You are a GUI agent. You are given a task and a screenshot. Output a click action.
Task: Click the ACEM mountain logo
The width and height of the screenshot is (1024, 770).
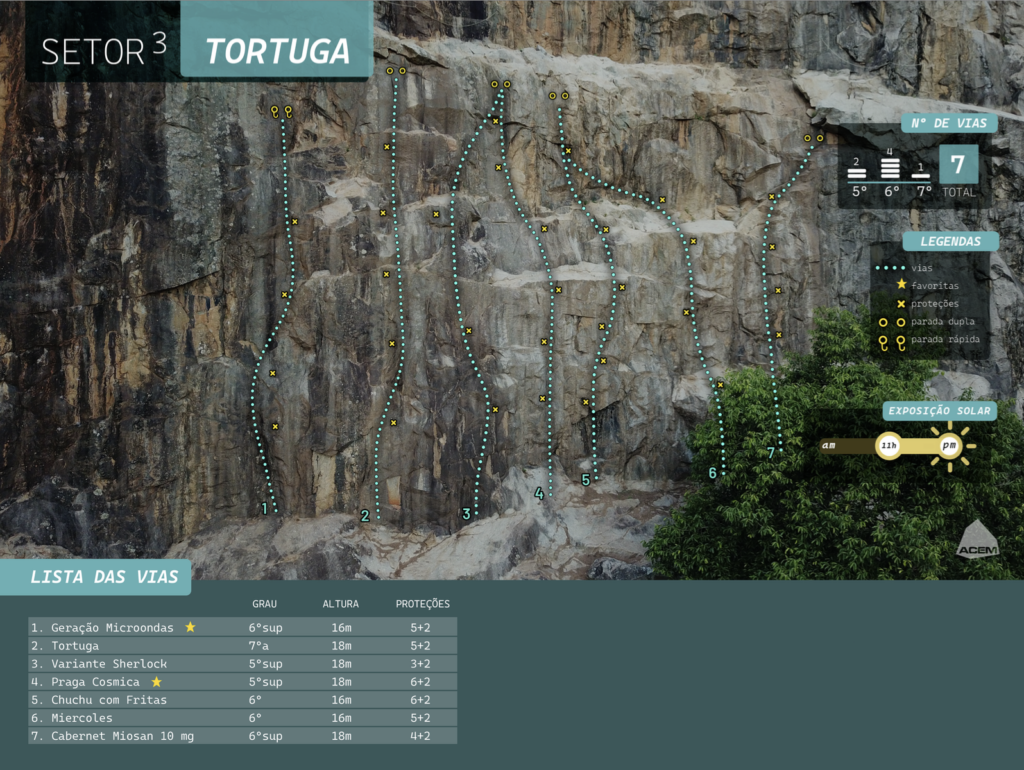[x=977, y=539]
